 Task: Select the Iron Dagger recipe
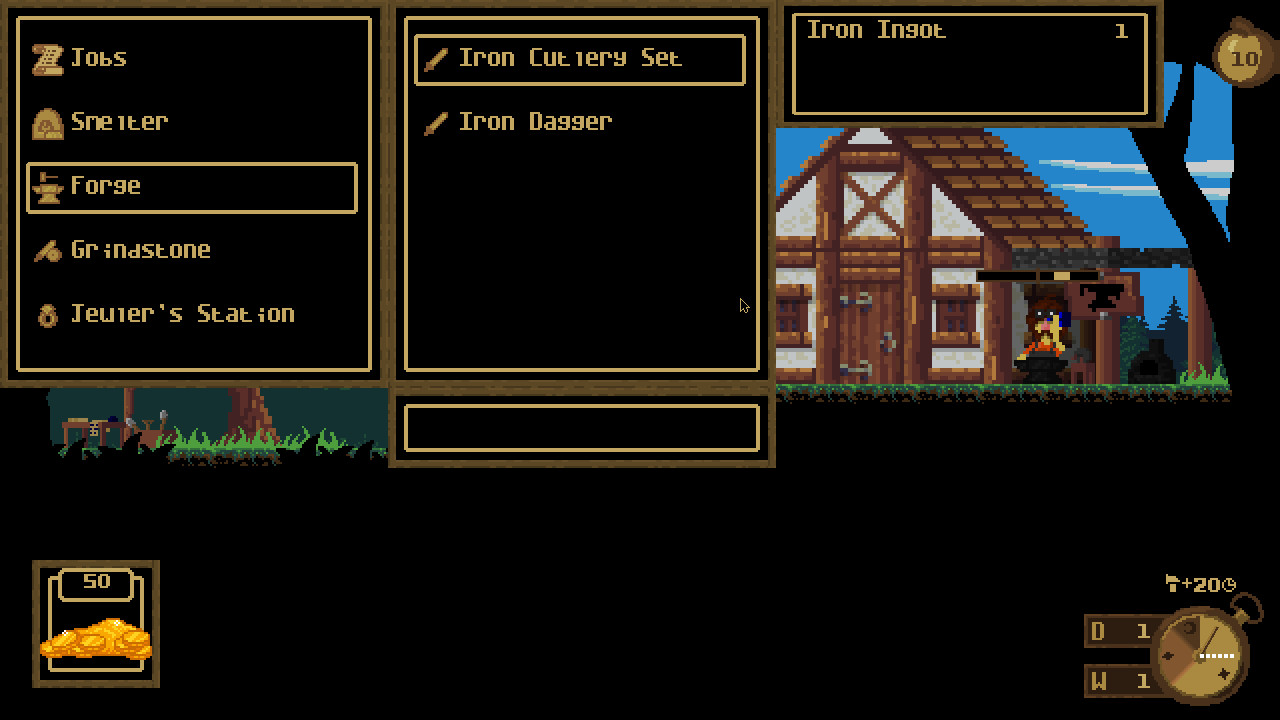(535, 122)
